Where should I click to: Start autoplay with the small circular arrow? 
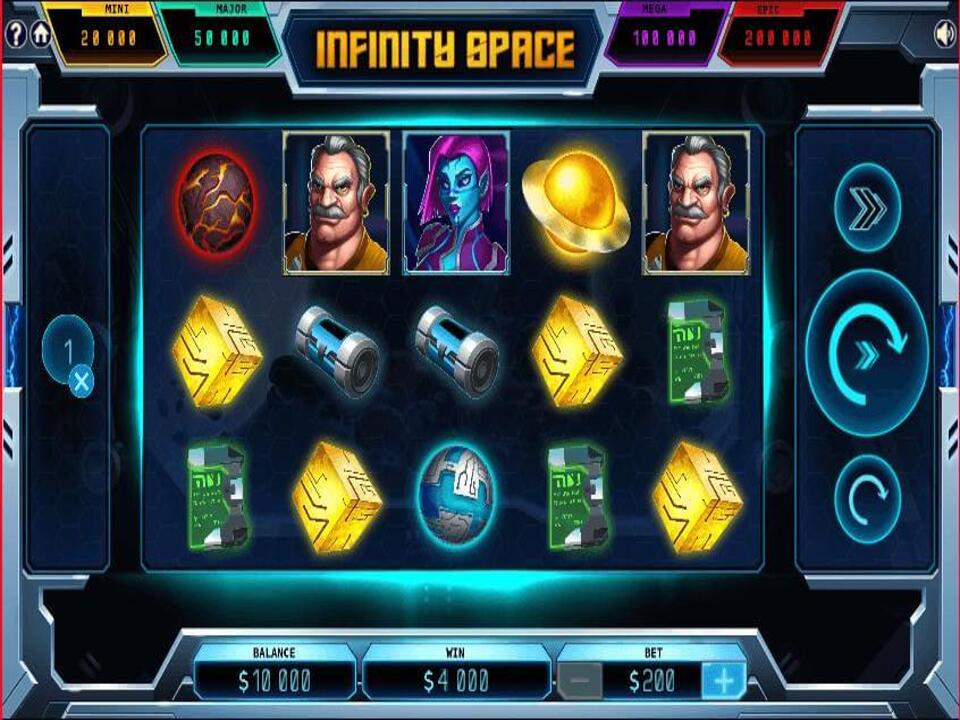click(866, 494)
